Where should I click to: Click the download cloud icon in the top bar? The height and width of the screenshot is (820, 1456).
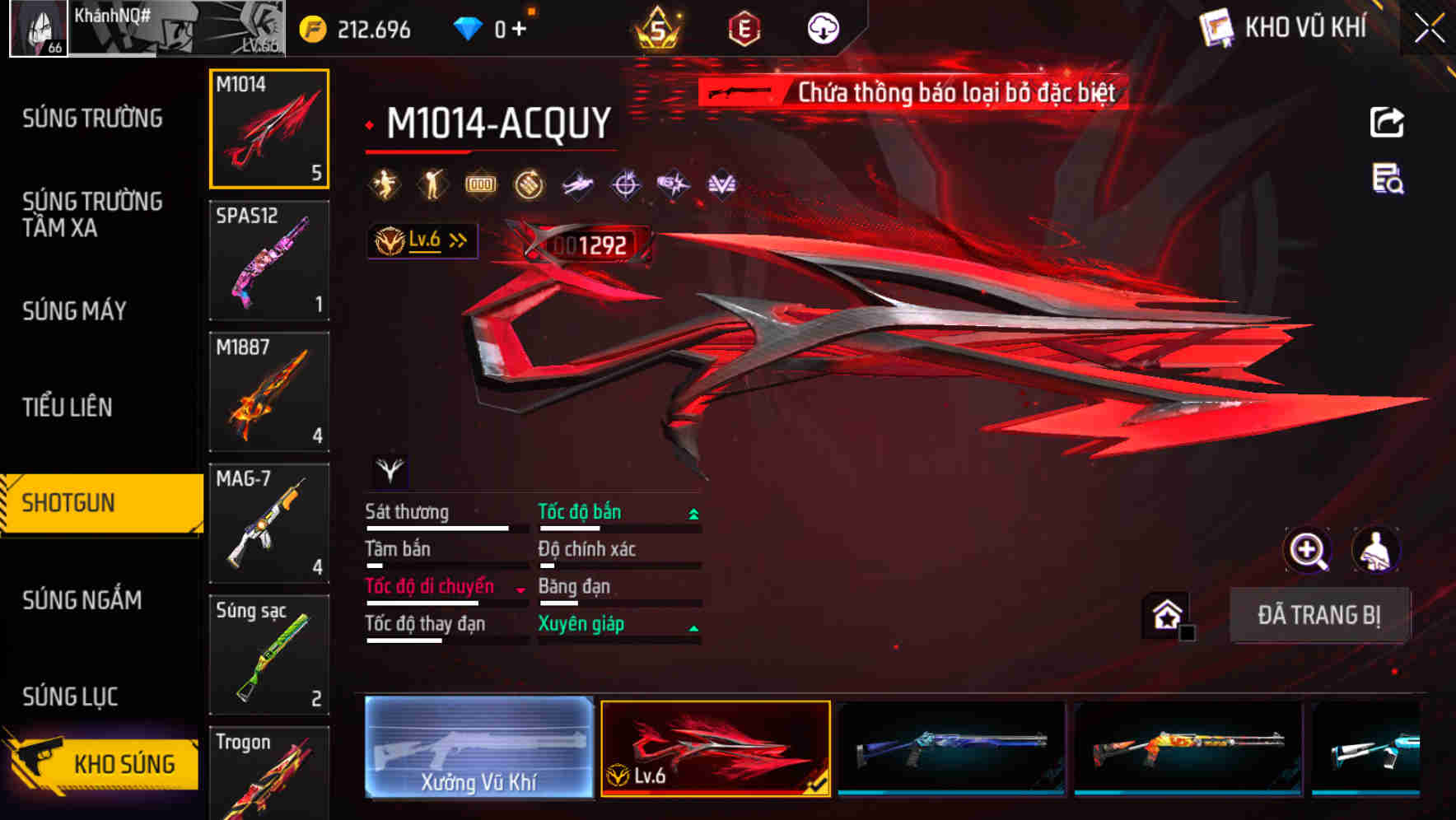pyautogui.click(x=823, y=27)
